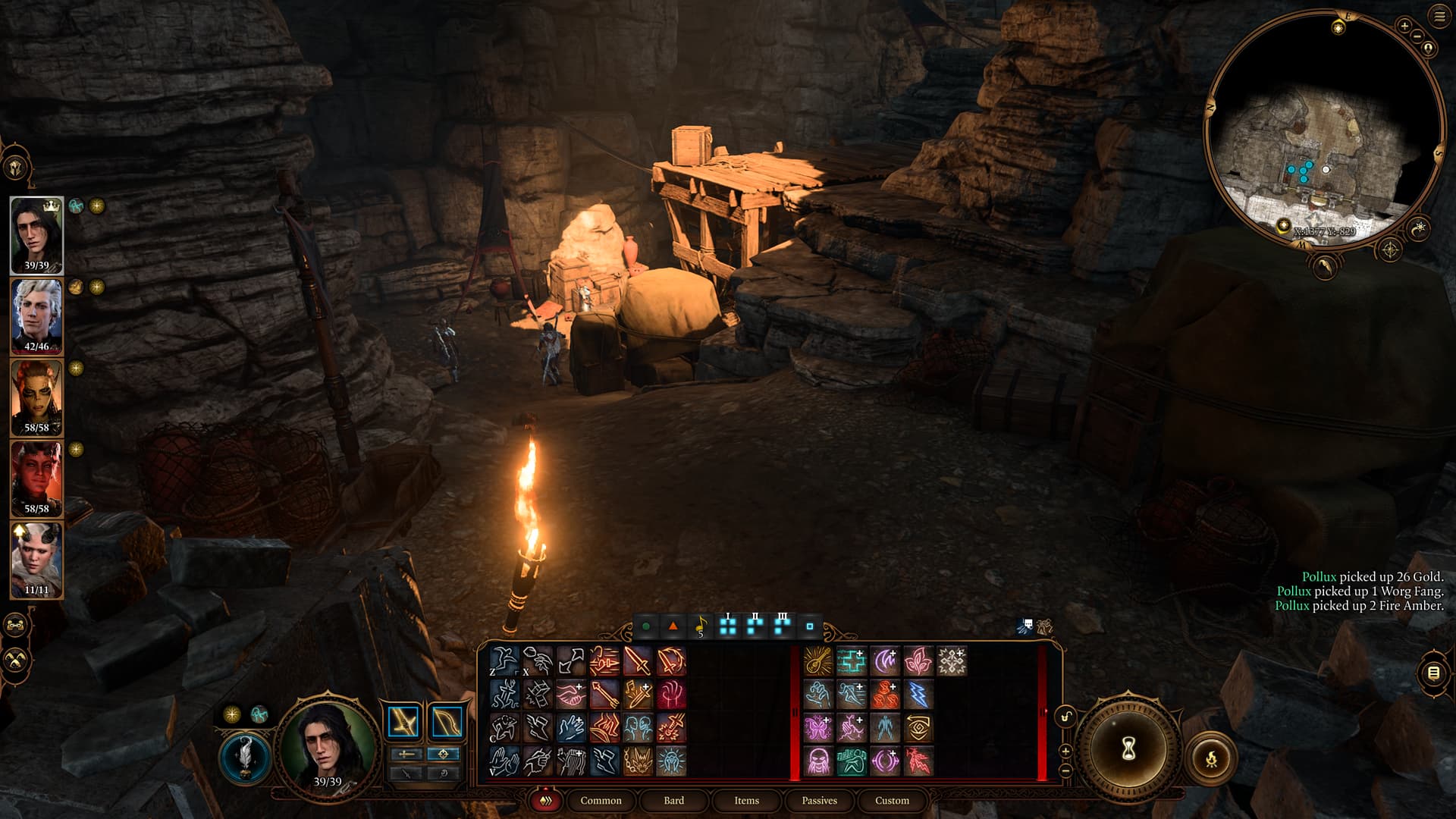Image resolution: width=1456 pixels, height=819 pixels.
Task: Show the Items hotbar tab
Action: point(746,800)
